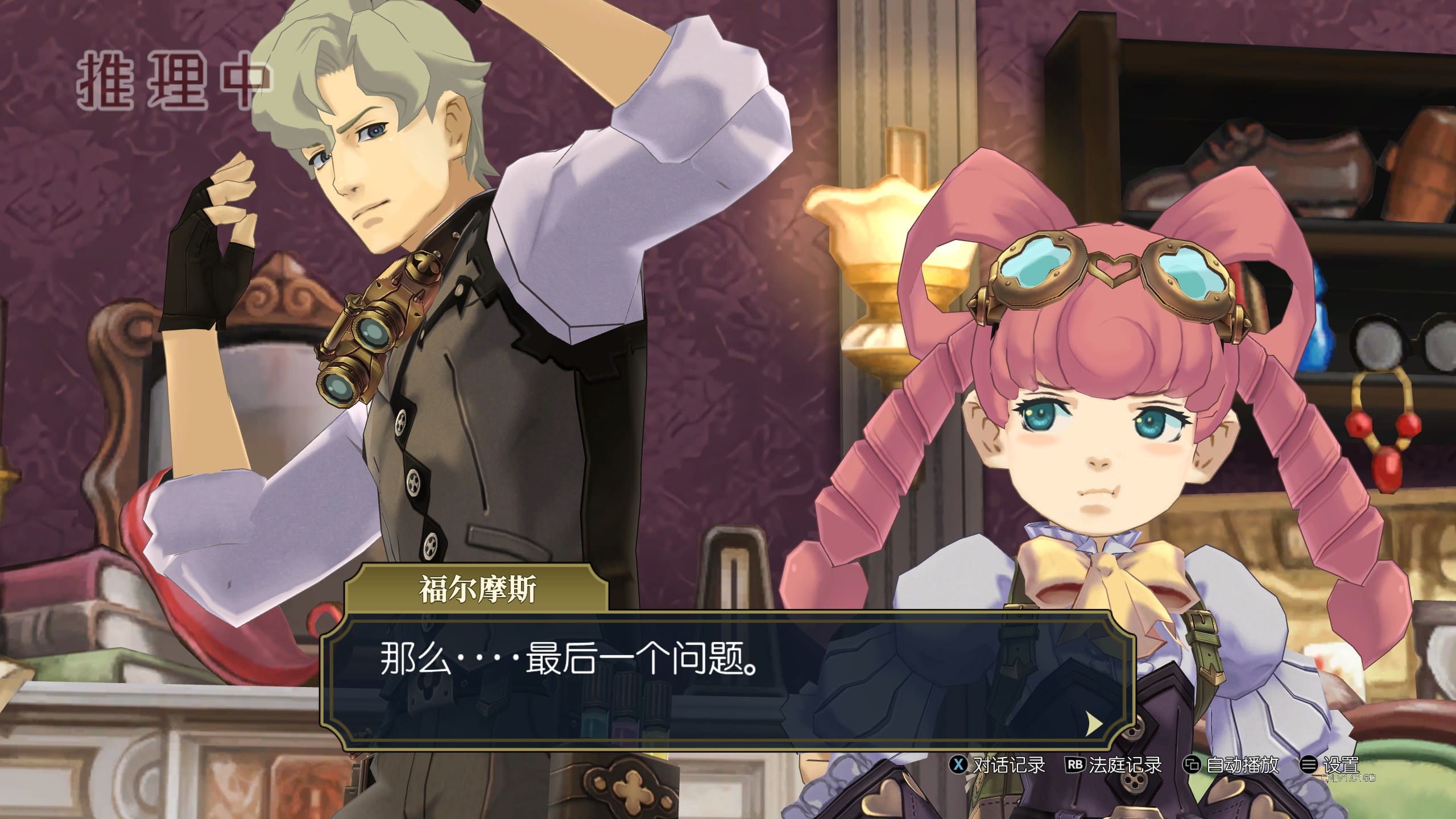Viewport: 1456px width, 819px height.
Task: Toggle 自动播放 auto-play
Action: tap(1231, 765)
